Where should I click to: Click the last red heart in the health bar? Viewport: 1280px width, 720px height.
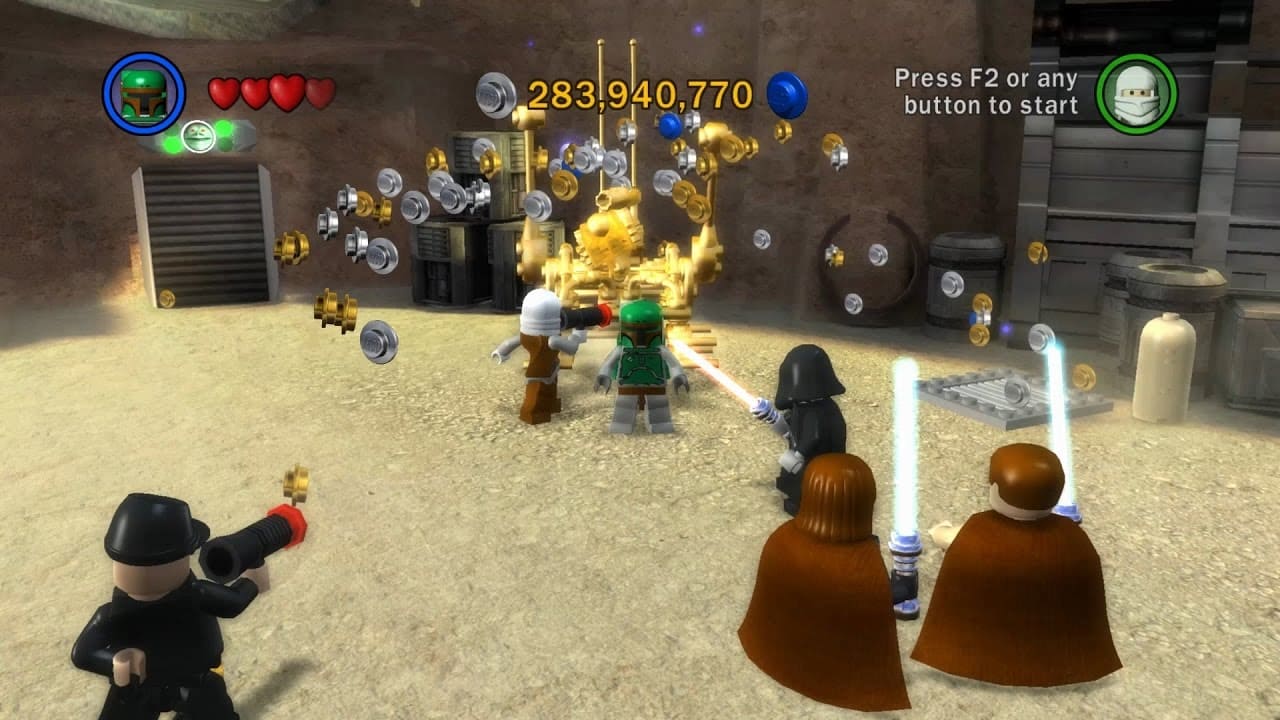pyautogui.click(x=323, y=90)
